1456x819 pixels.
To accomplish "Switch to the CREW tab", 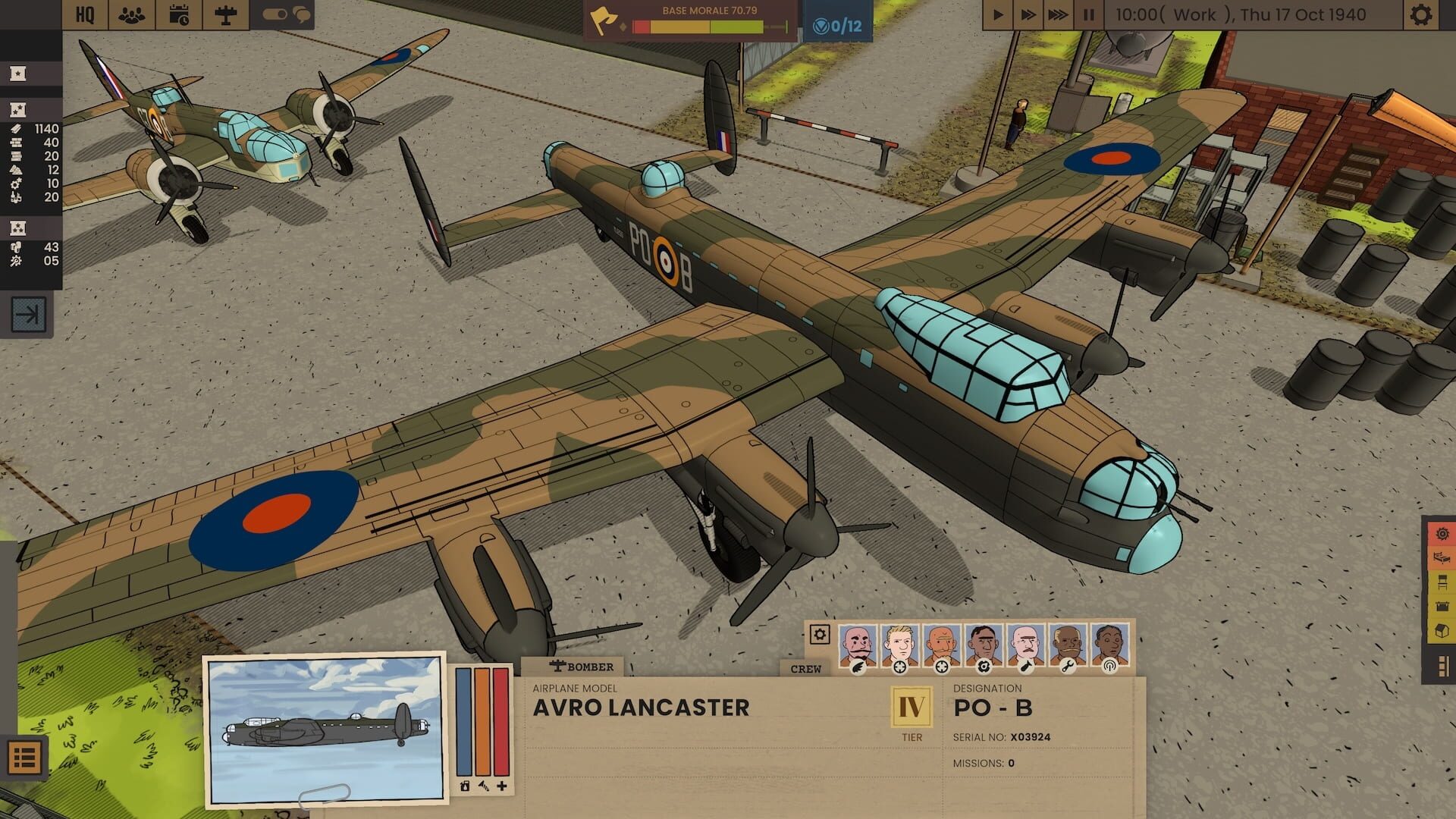I will pyautogui.click(x=806, y=669).
